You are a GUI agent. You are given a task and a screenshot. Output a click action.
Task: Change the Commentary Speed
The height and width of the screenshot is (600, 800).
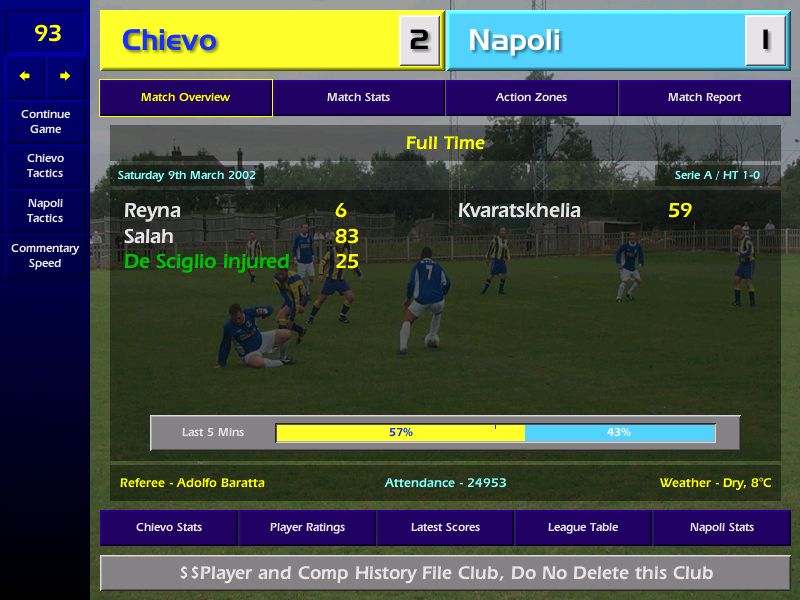pos(45,256)
